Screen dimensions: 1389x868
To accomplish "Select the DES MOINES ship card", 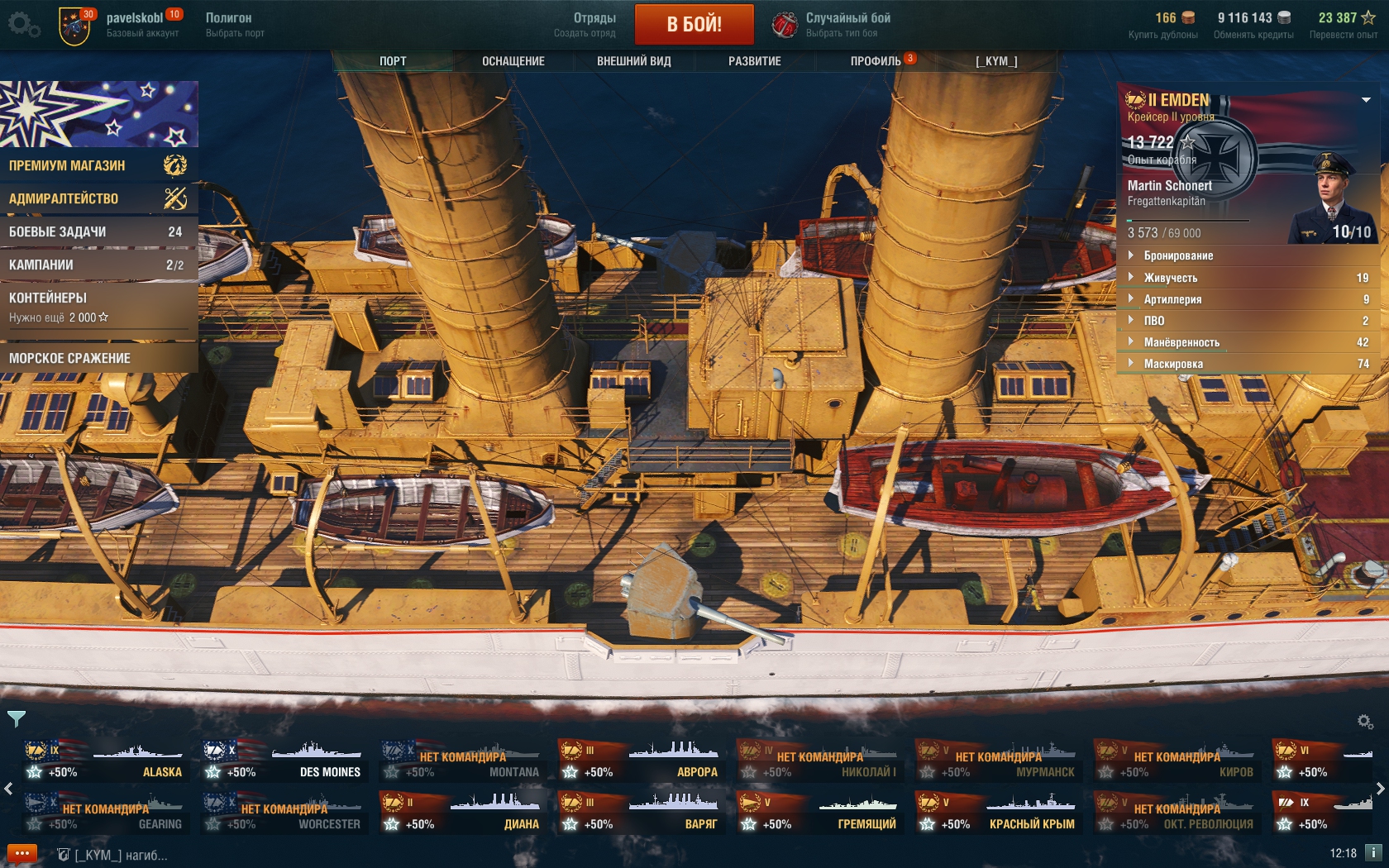I will point(284,761).
